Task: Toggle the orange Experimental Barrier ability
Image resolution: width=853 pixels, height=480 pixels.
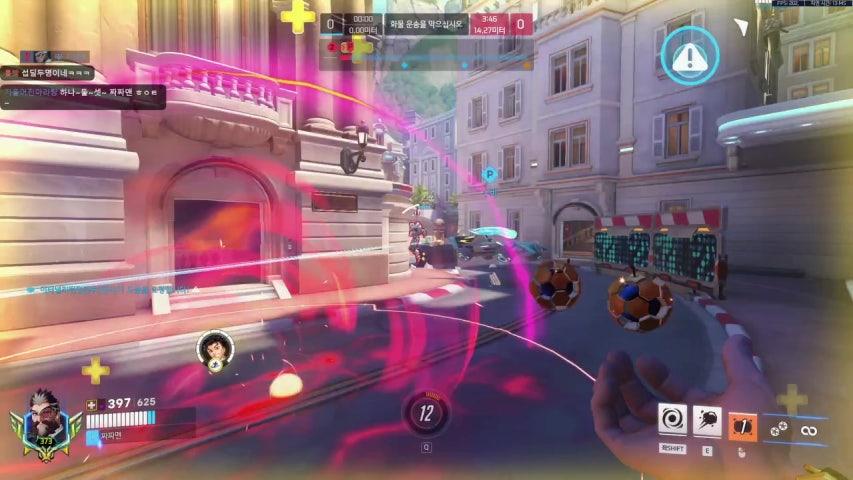Action: [x=742, y=424]
